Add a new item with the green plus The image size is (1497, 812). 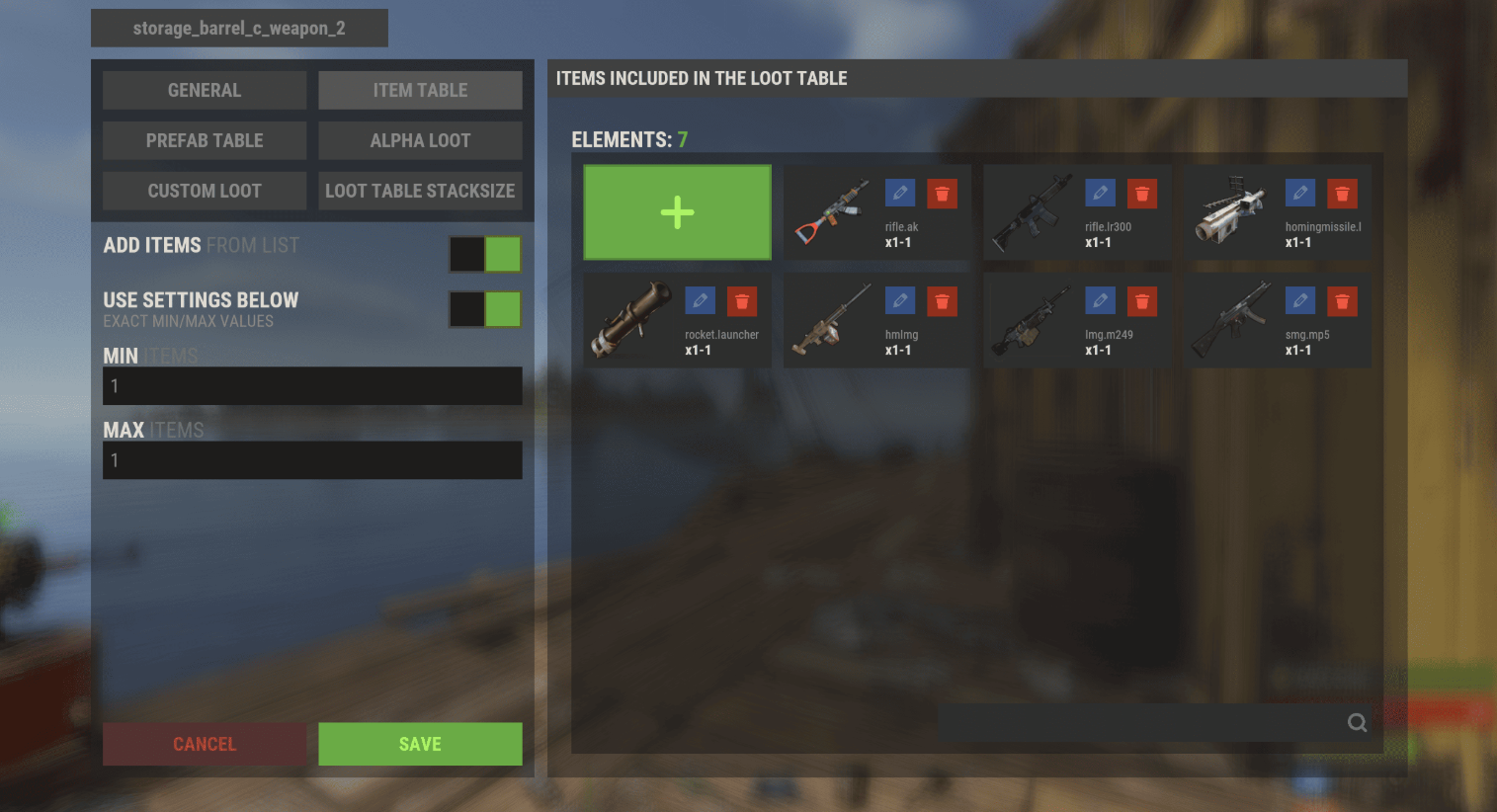click(677, 212)
